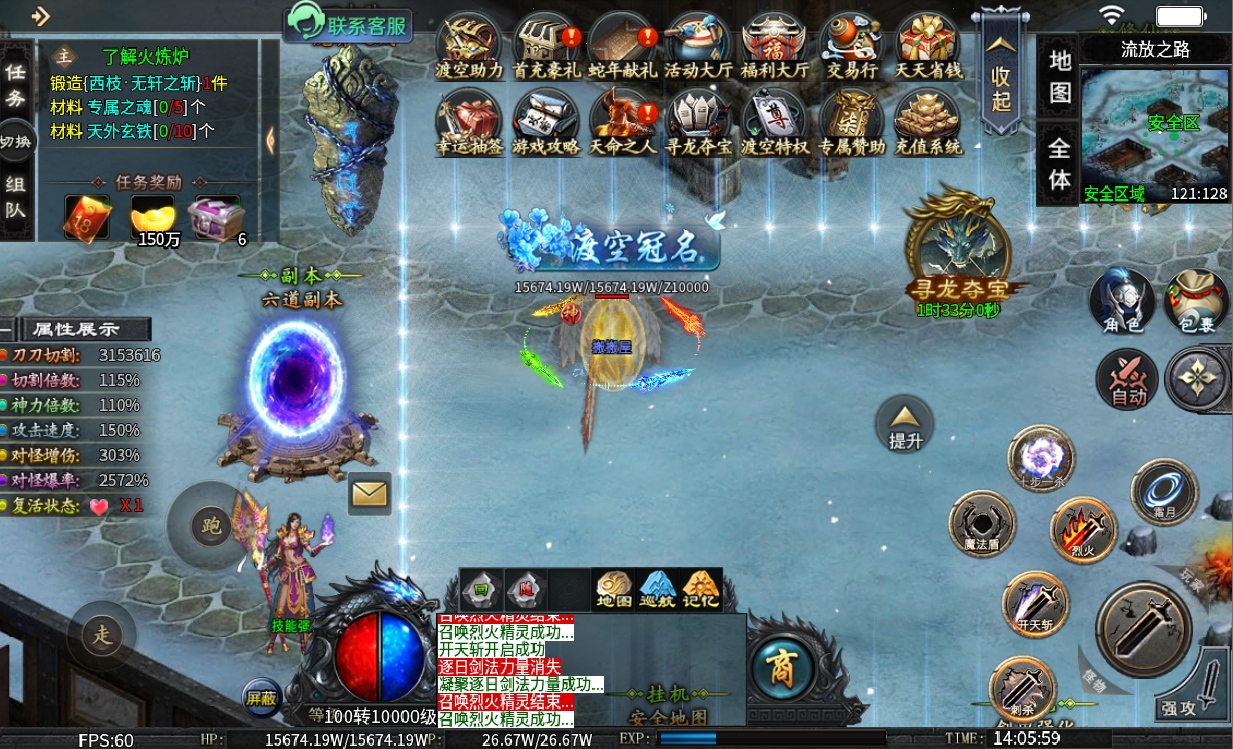This screenshot has width=1233, height=749.
Task: Toggle 自动 auto-combat
Action: (x=1128, y=380)
